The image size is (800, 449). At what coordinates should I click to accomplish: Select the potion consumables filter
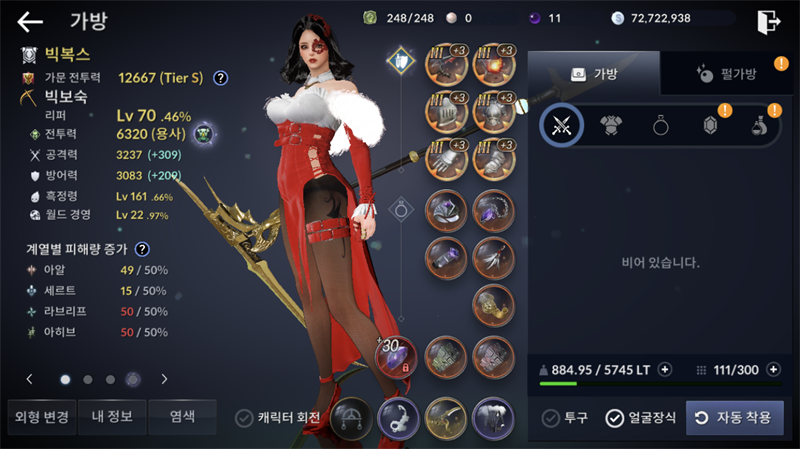759,125
